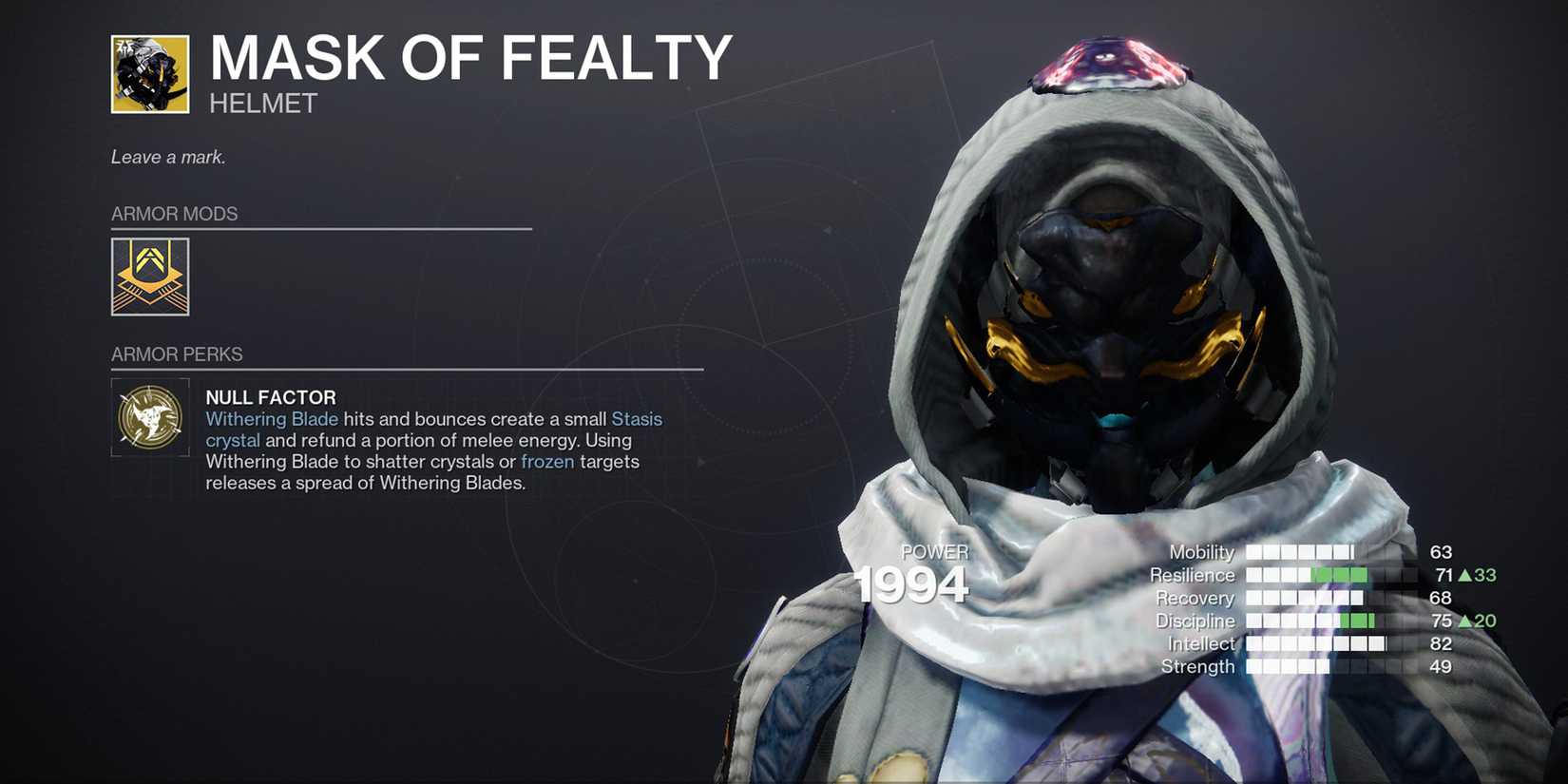
Task: Inspect the Null Factor perk icon
Action: coord(150,418)
